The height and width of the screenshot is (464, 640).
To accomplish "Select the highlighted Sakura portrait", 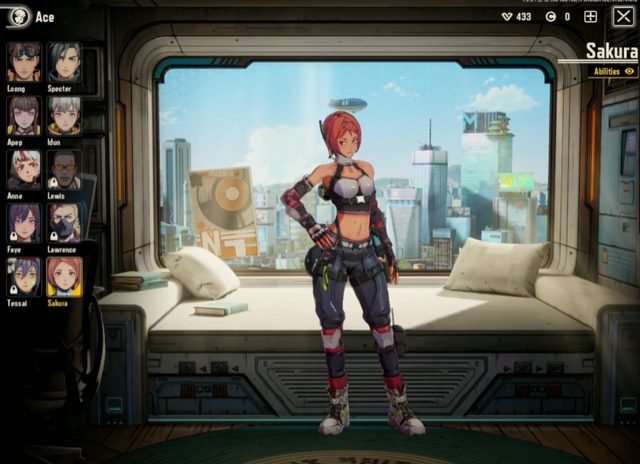I will click(65, 277).
